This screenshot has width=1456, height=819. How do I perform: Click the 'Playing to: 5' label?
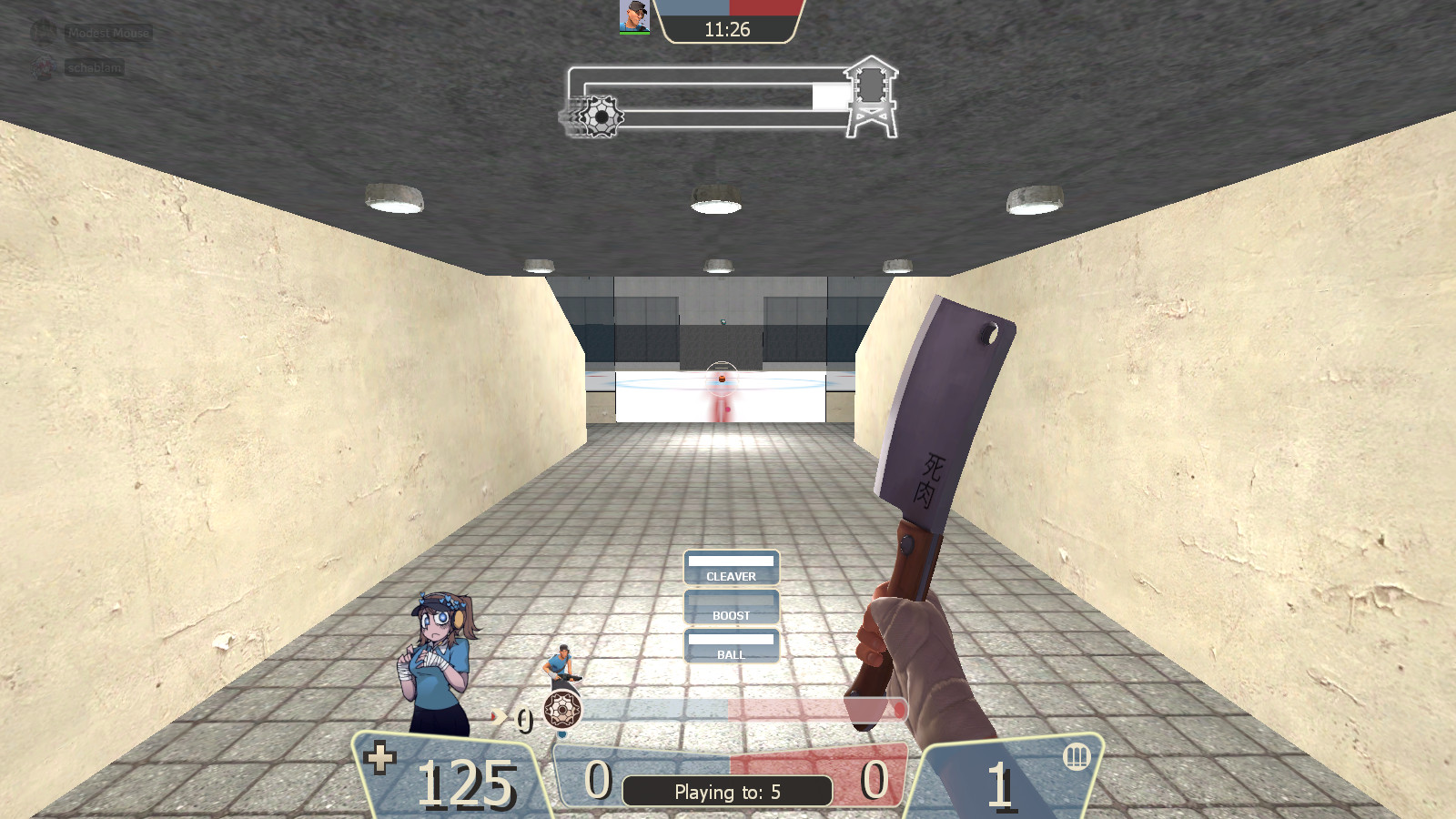point(728,792)
